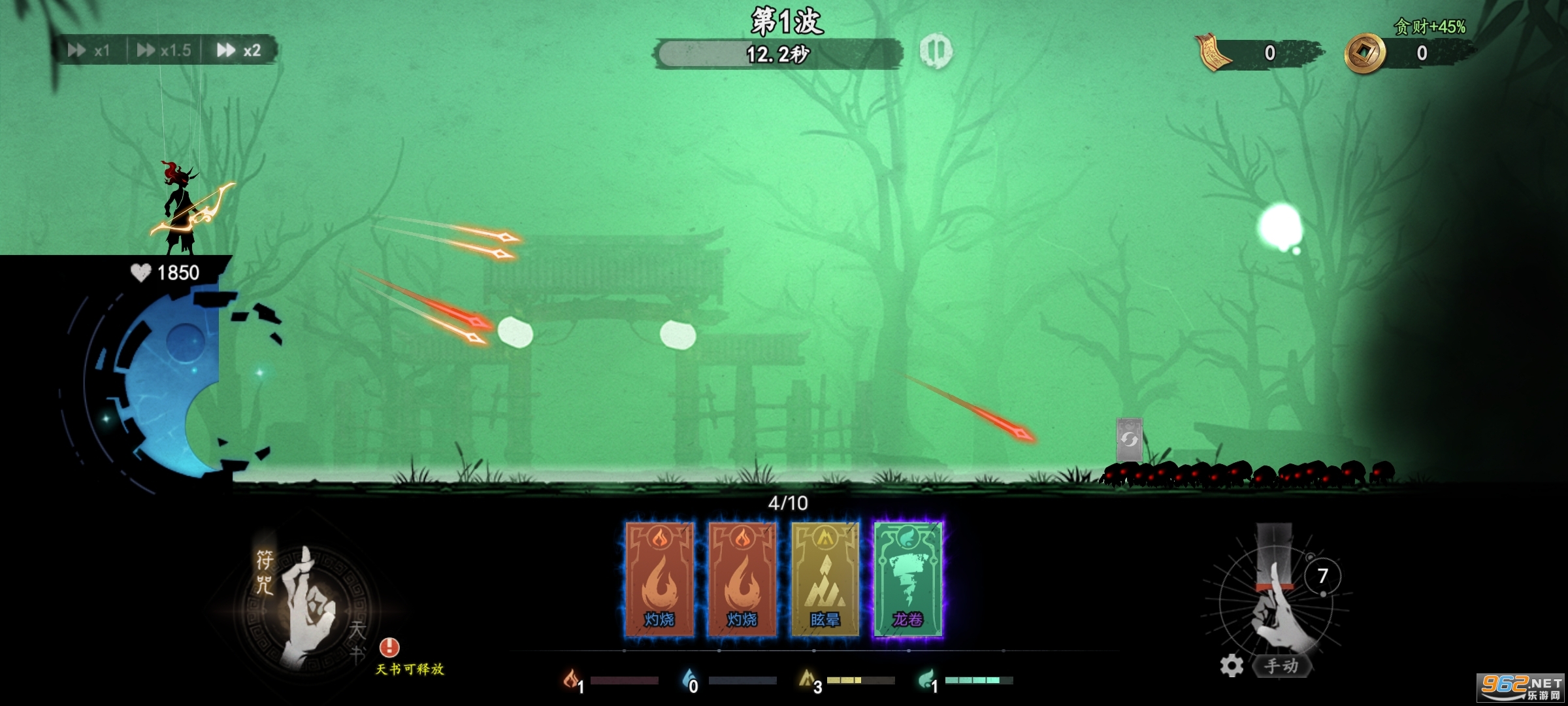Tap the red 天书可释放 alert icon
Image resolution: width=1568 pixels, height=706 pixels.
pos(389,647)
